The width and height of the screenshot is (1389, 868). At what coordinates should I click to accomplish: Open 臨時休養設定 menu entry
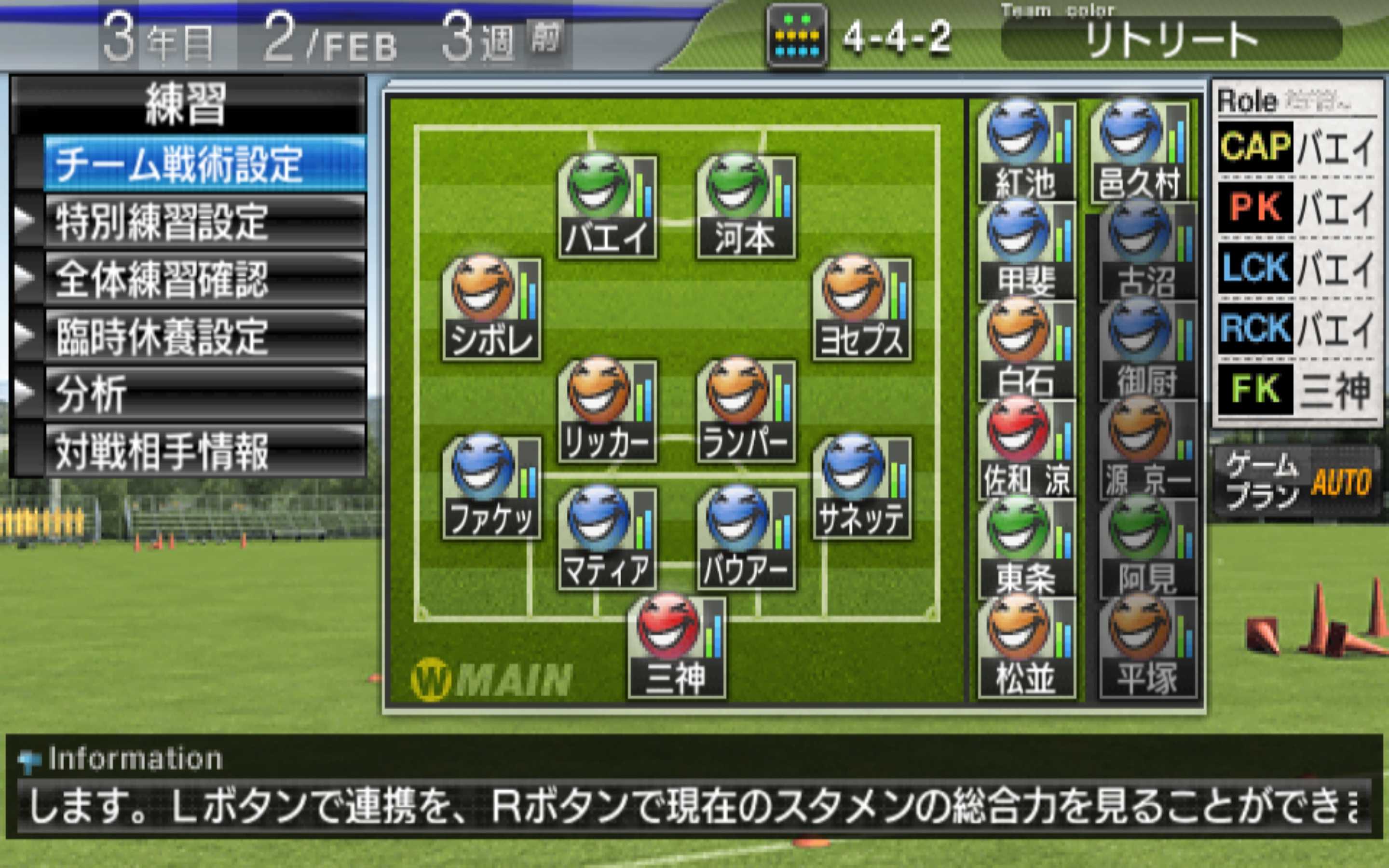click(204, 337)
